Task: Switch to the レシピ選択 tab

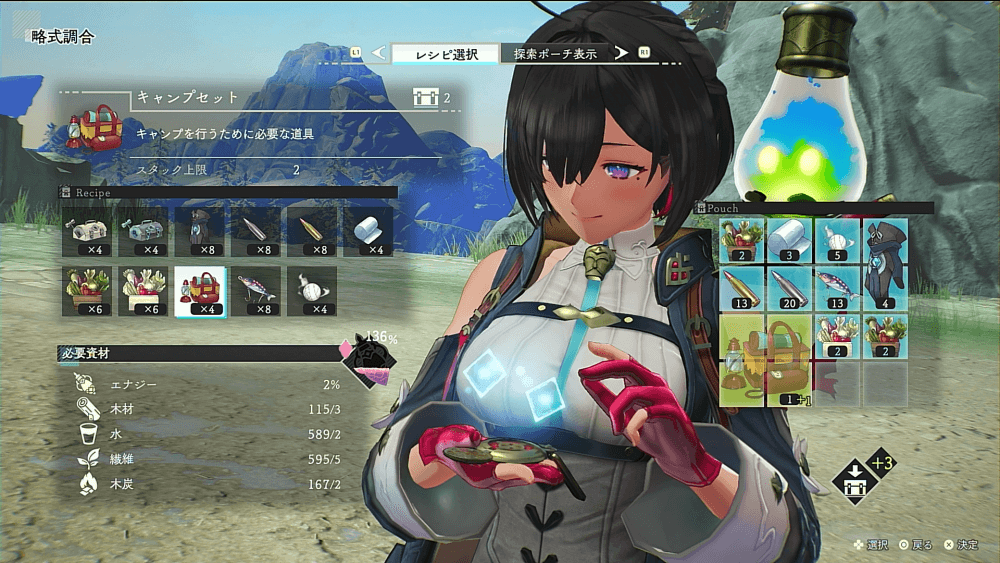Action: 446,53
